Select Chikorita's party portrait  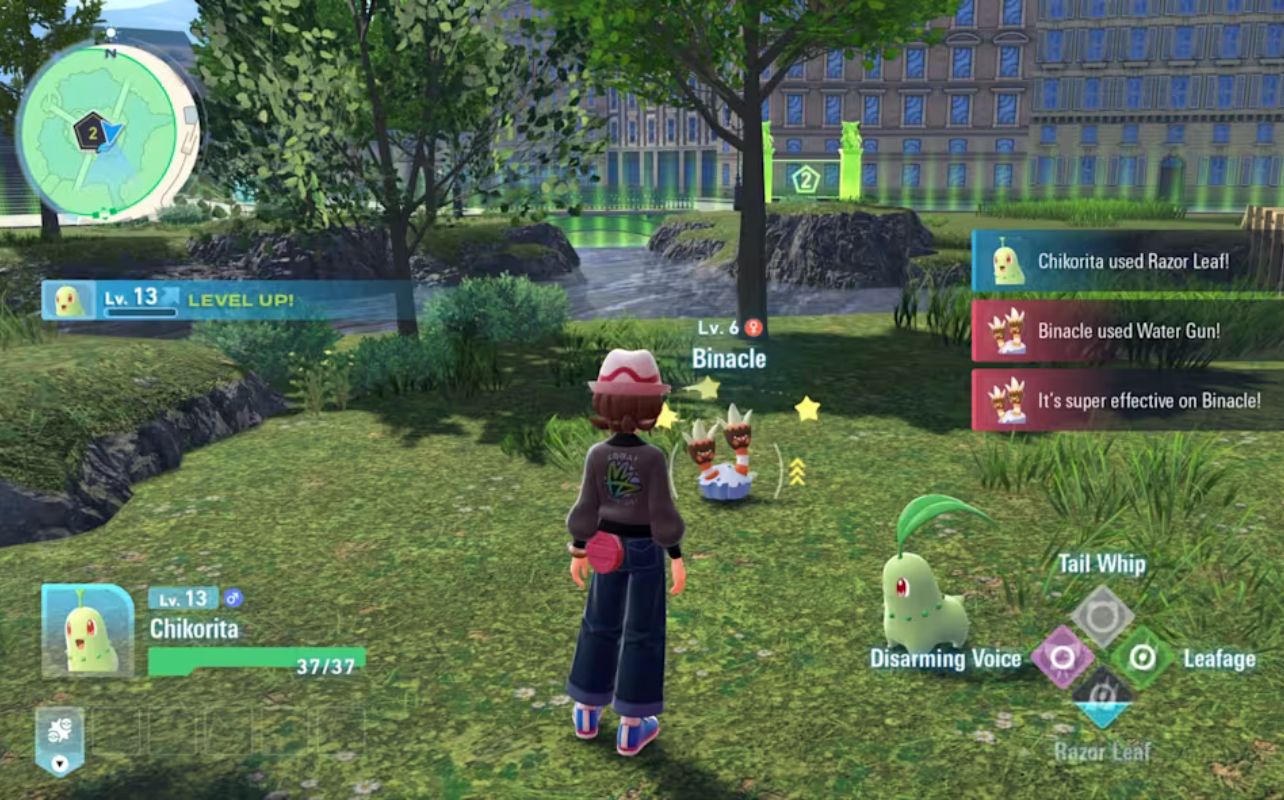coord(88,631)
